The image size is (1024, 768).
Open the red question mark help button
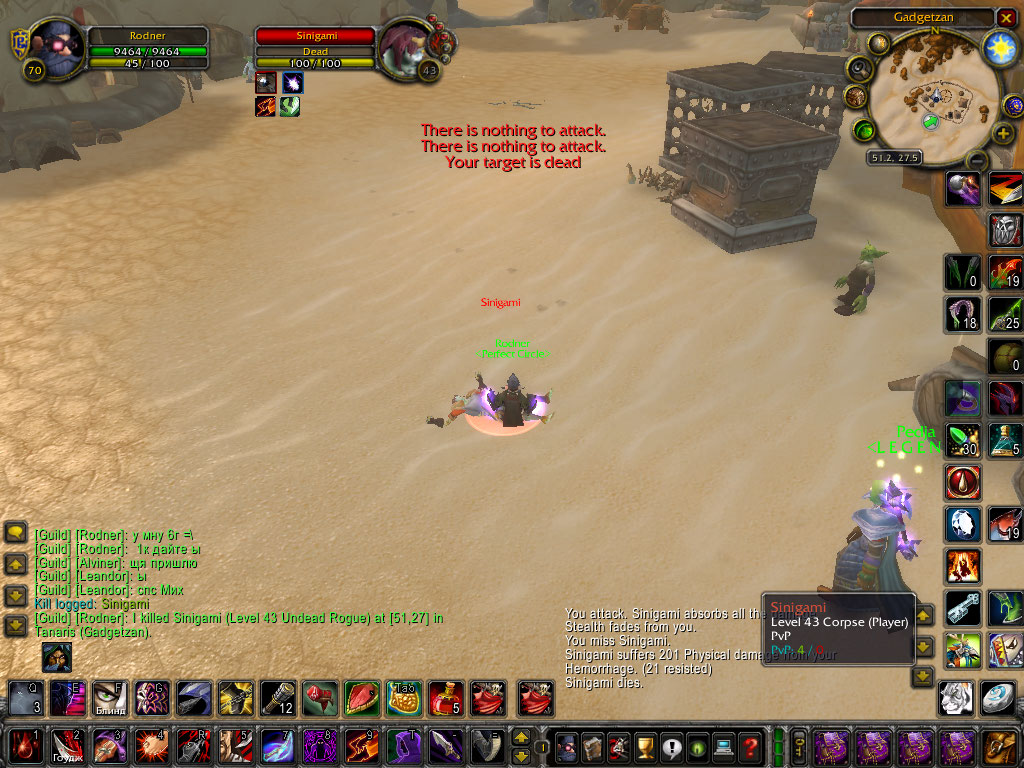[x=750, y=746]
